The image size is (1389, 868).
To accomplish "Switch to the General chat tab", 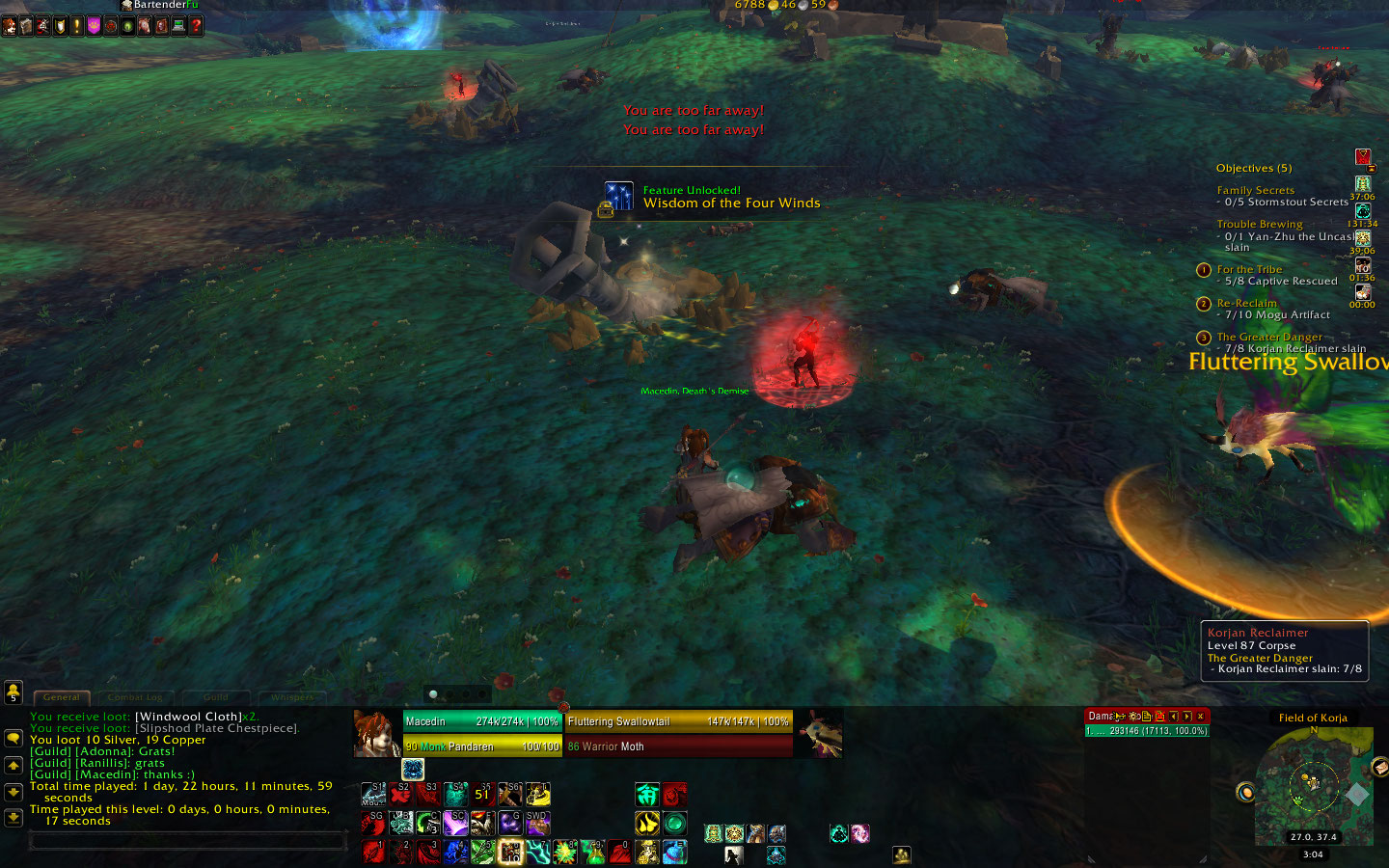I will (62, 697).
